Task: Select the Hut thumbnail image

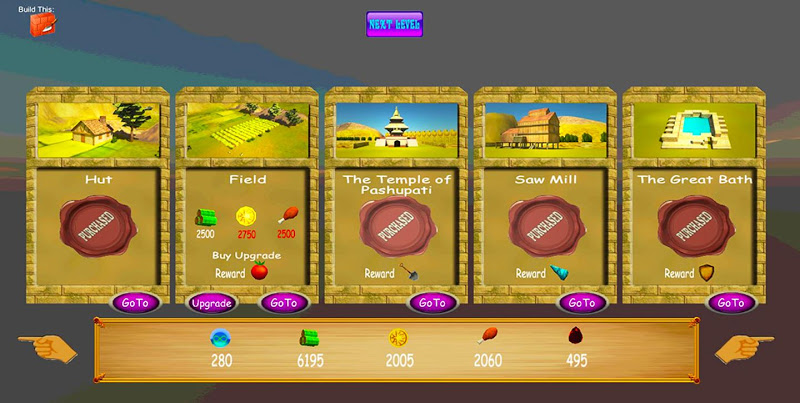Action: coord(98,130)
